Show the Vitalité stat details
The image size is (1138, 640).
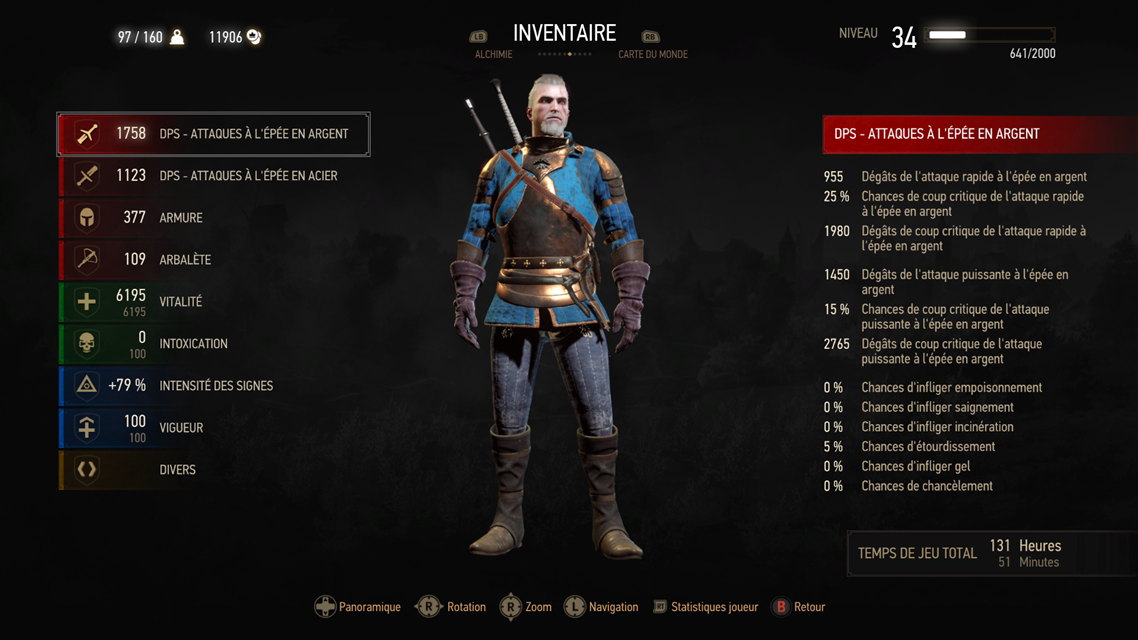[x=213, y=302]
